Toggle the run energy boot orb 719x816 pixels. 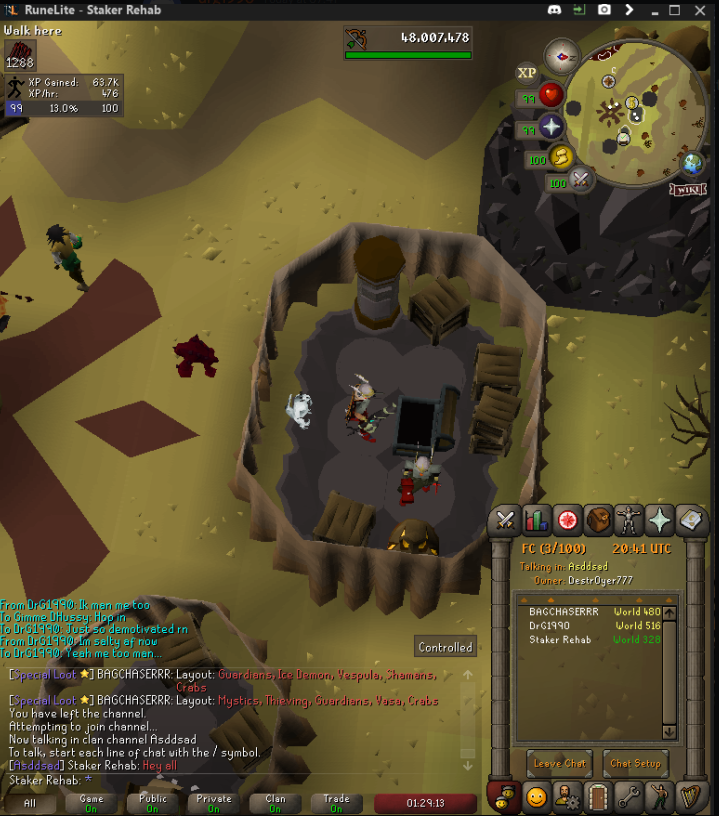click(x=564, y=156)
